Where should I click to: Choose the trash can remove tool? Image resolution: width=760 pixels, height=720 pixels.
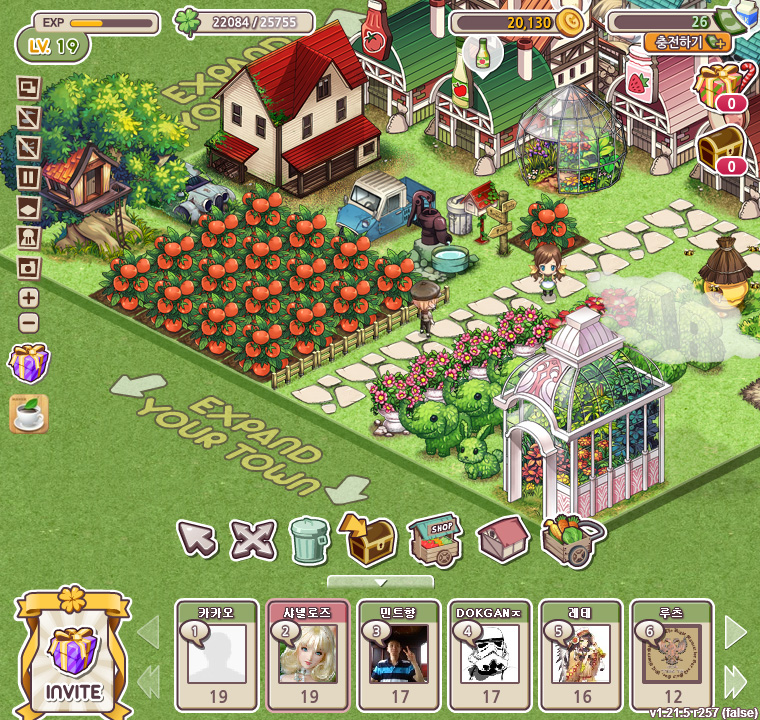(309, 540)
